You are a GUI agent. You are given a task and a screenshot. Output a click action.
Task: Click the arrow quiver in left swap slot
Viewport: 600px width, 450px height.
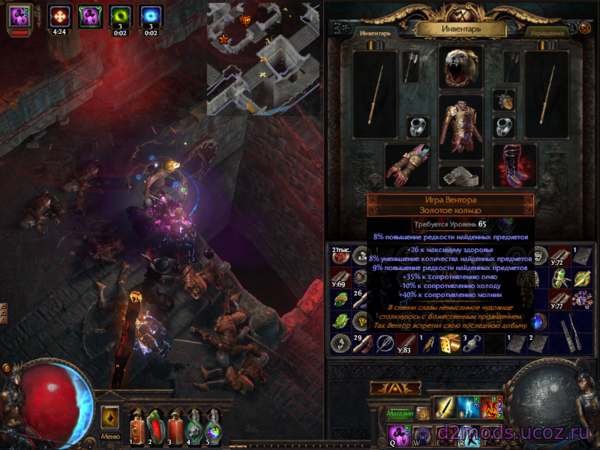(413, 67)
